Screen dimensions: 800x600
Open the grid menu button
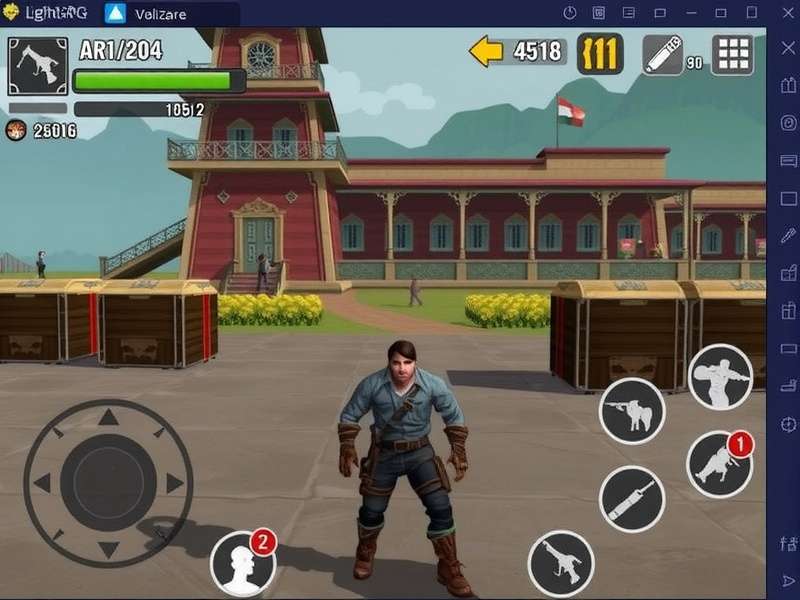[732, 54]
